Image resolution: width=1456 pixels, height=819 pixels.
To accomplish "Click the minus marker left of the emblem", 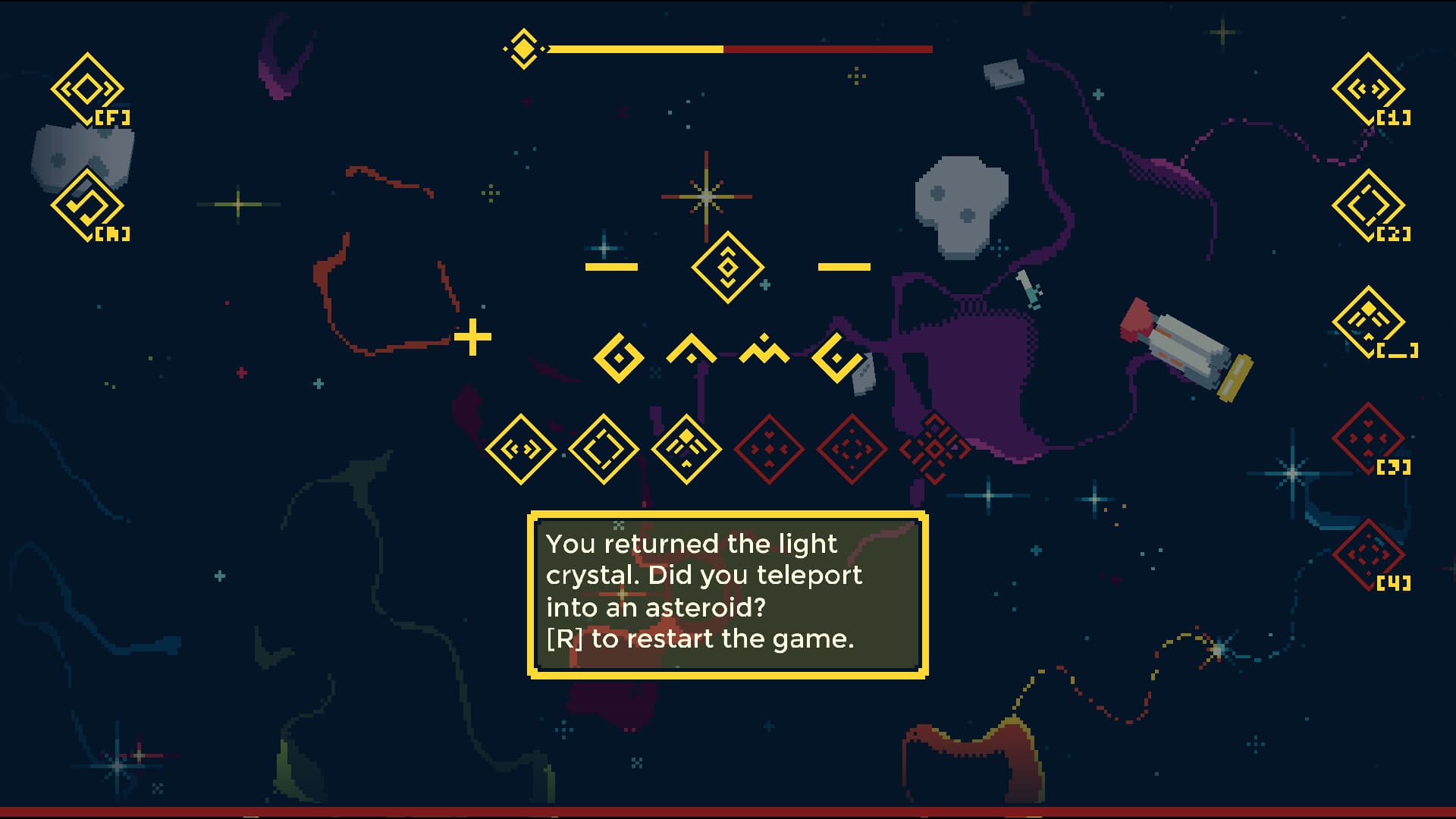I will (x=613, y=267).
